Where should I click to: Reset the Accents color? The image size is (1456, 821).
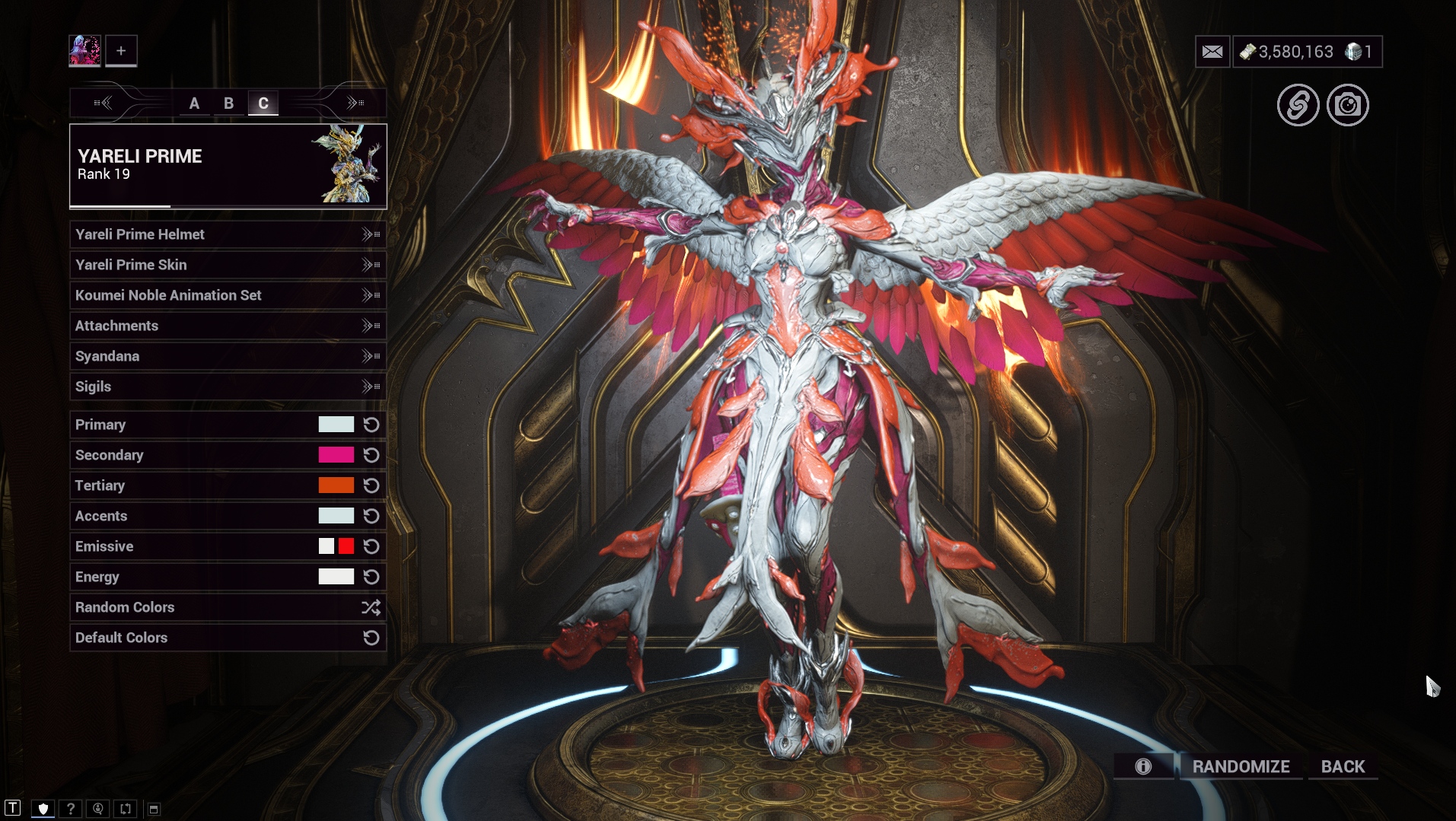pyautogui.click(x=371, y=516)
